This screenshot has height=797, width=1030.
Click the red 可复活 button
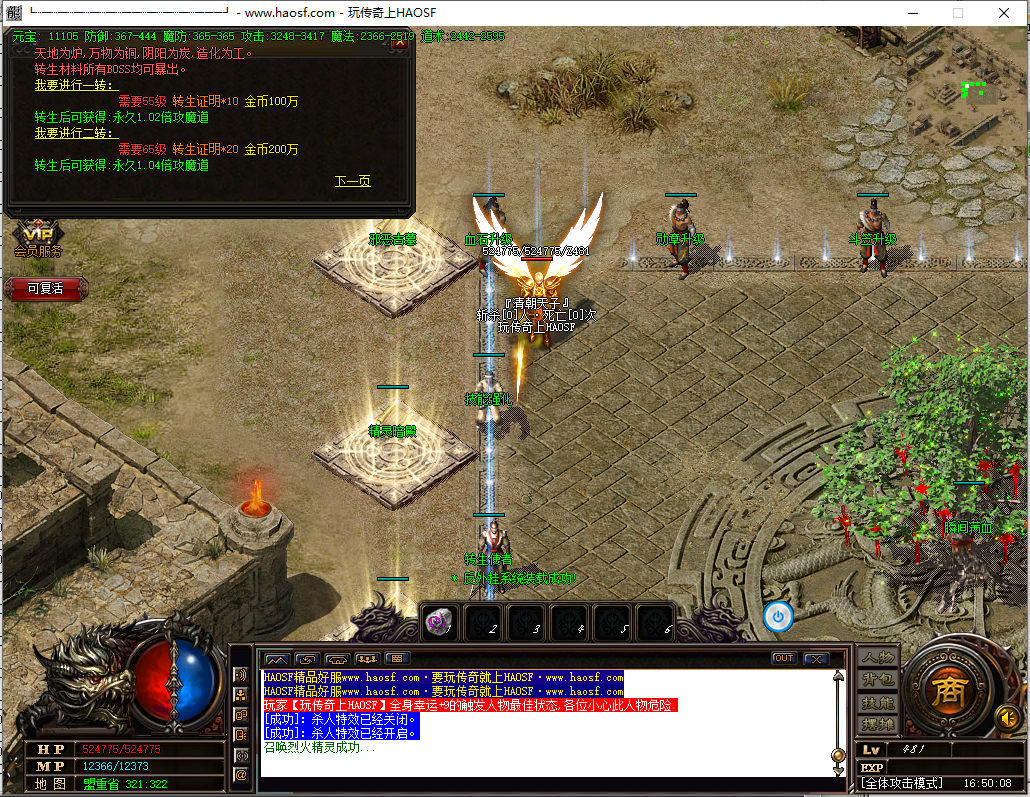pyautogui.click(x=44, y=288)
